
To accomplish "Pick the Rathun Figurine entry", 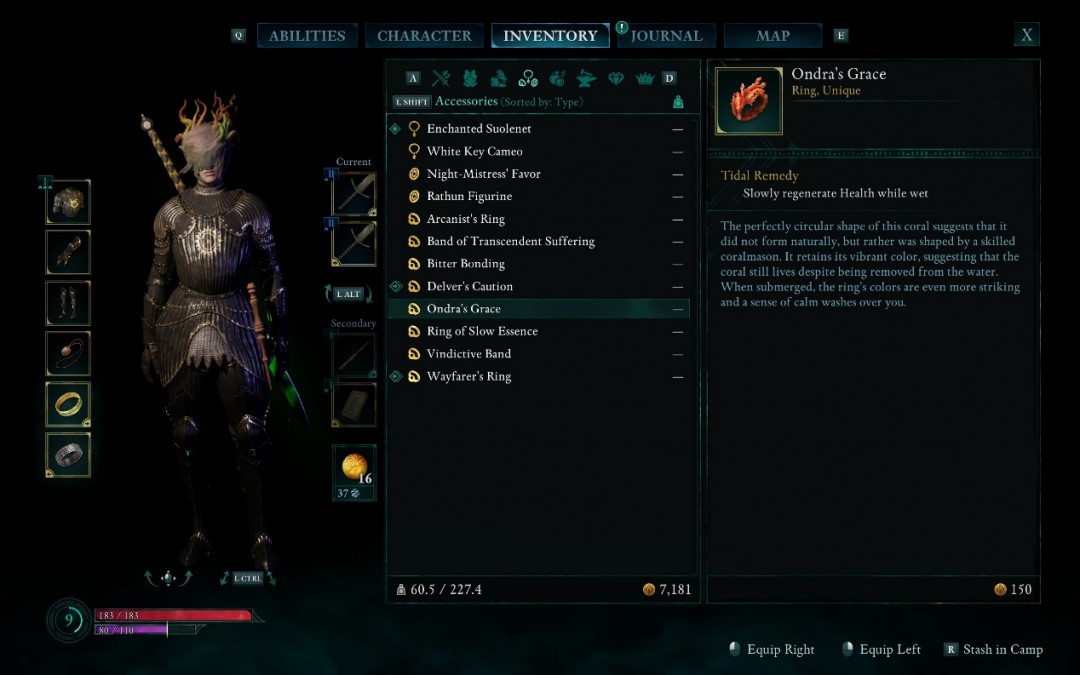I will click(x=469, y=196).
